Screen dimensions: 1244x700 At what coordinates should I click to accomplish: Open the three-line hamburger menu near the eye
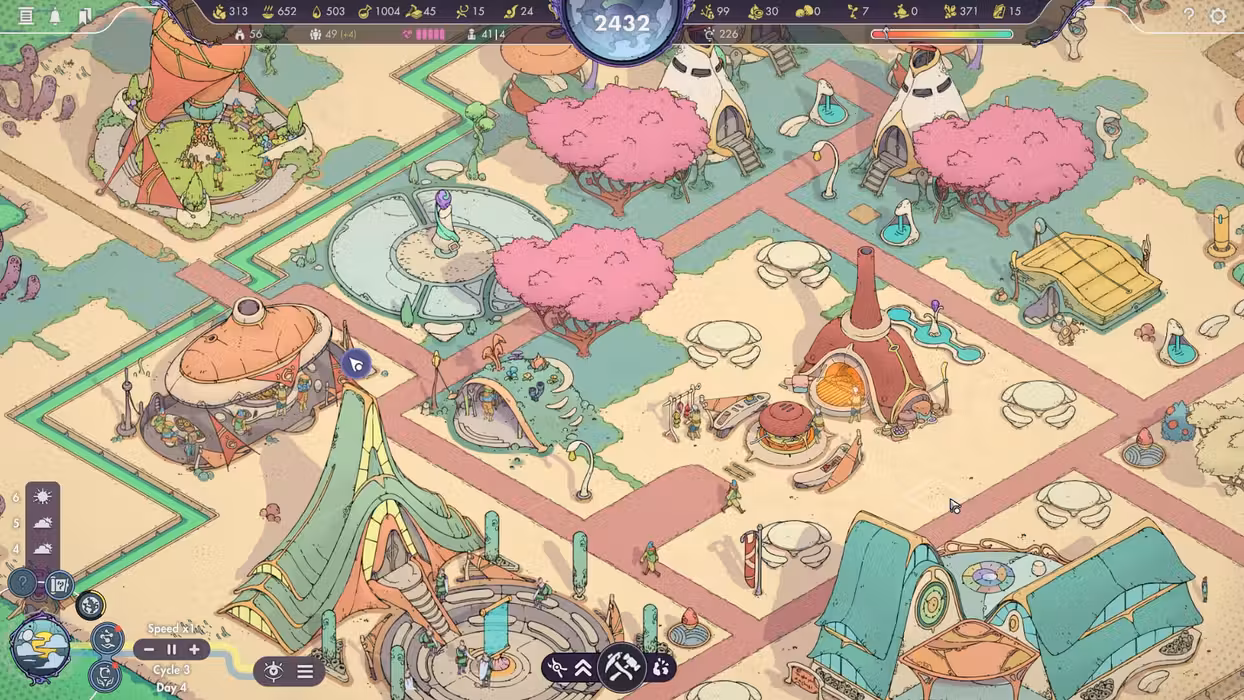coord(305,671)
